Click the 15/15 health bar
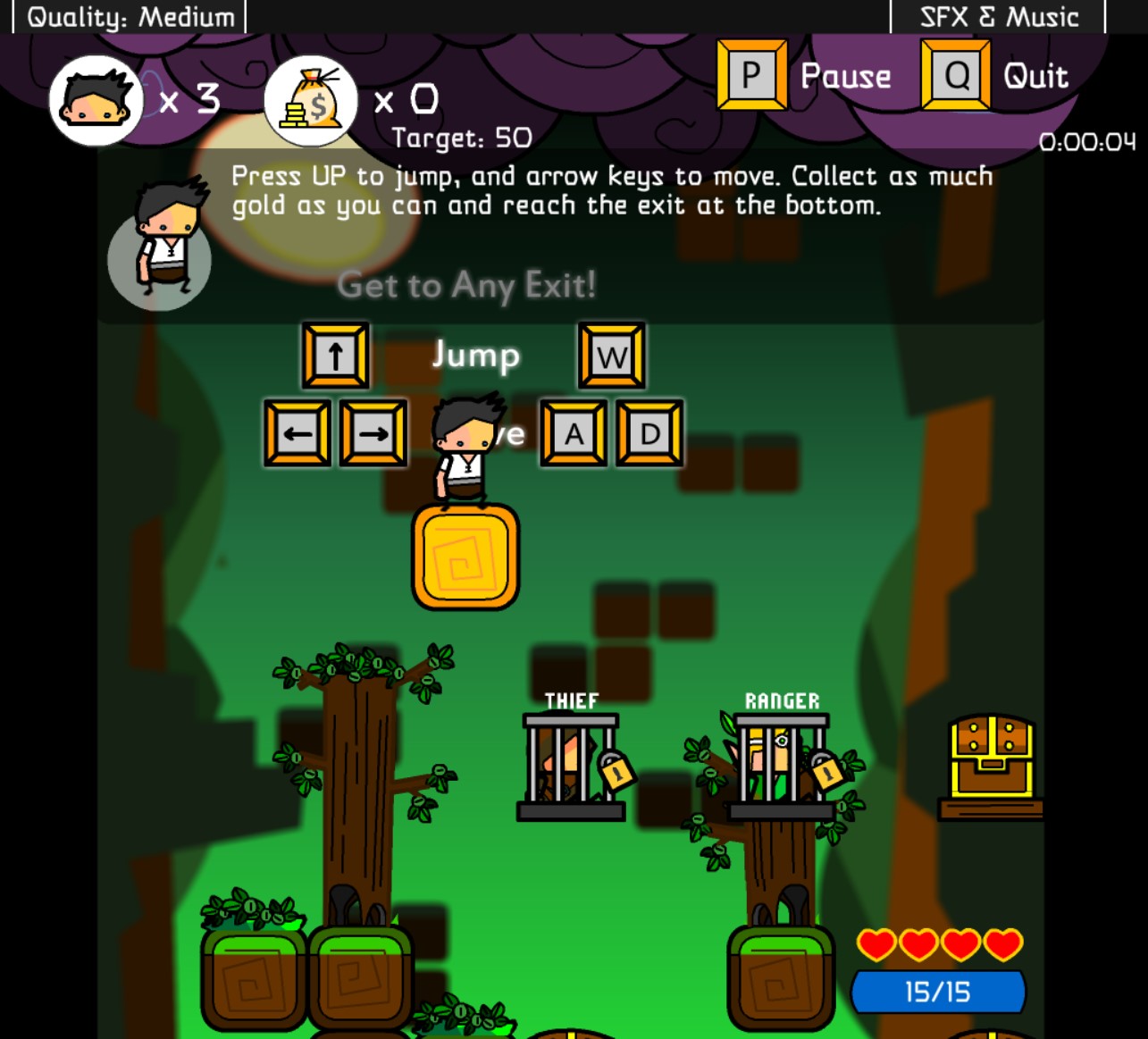Viewport: 1148px width, 1039px height. 937,990
